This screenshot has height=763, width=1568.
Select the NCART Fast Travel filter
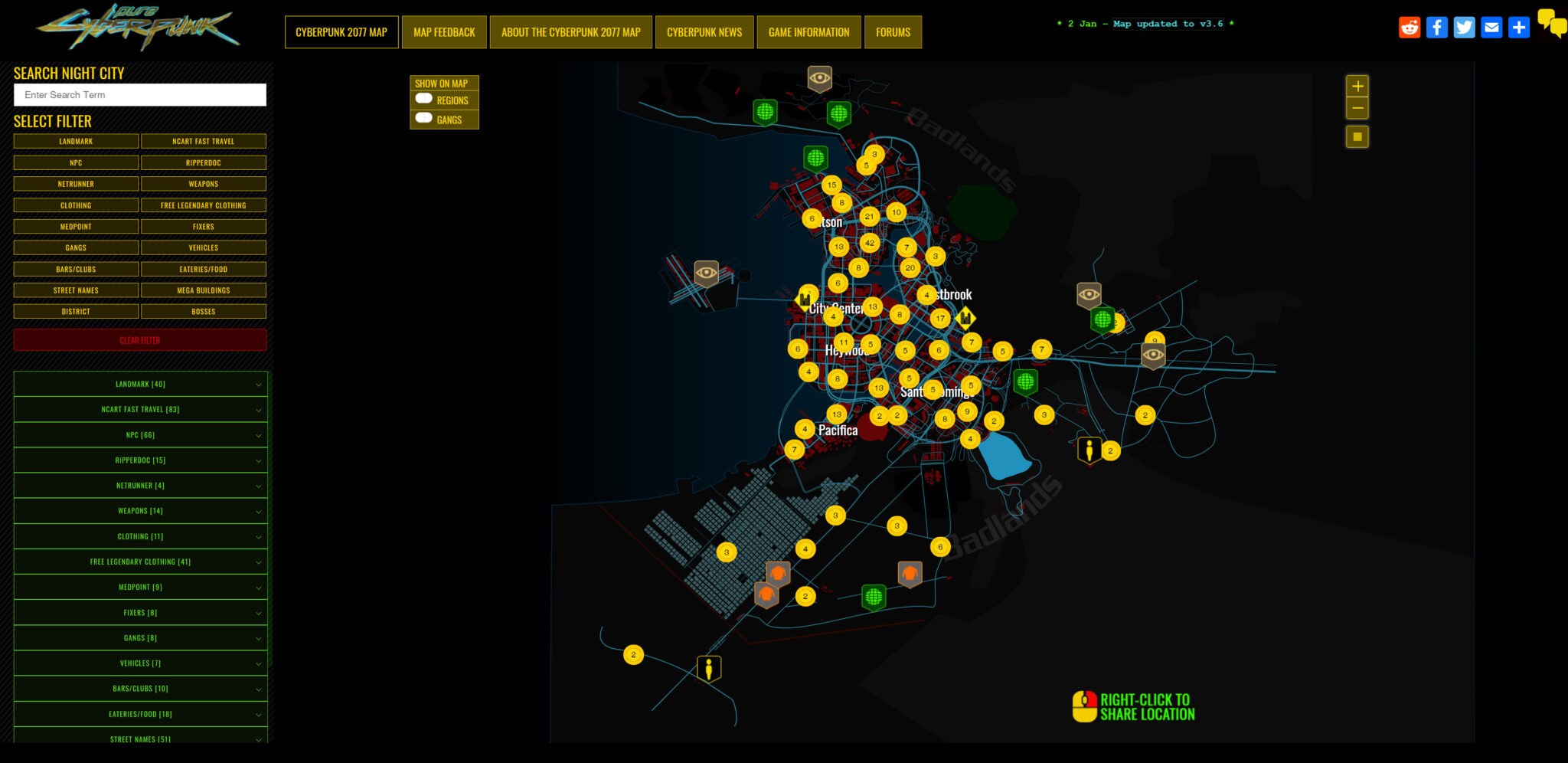click(204, 141)
